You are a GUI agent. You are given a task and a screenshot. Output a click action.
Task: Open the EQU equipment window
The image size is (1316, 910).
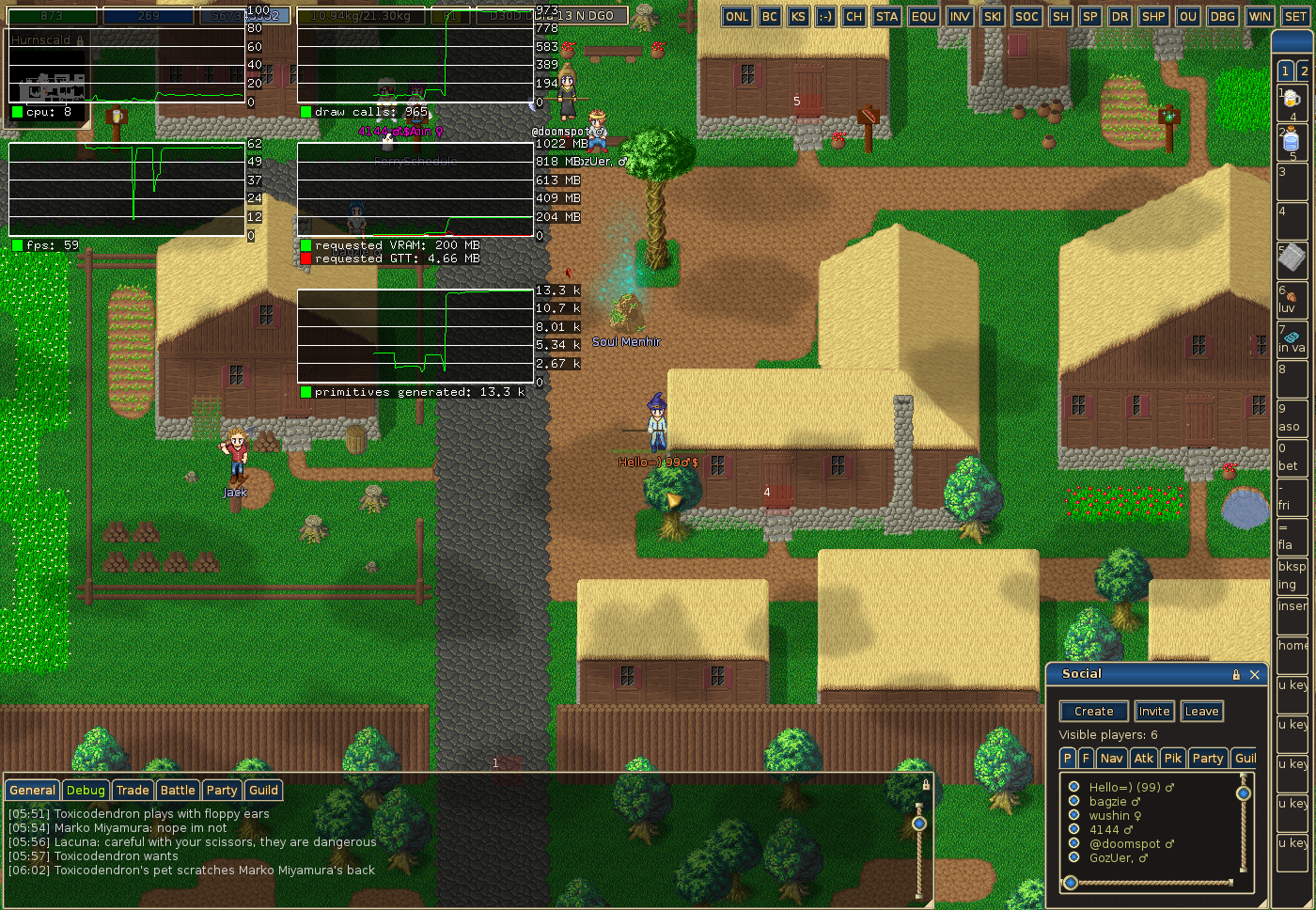923,16
